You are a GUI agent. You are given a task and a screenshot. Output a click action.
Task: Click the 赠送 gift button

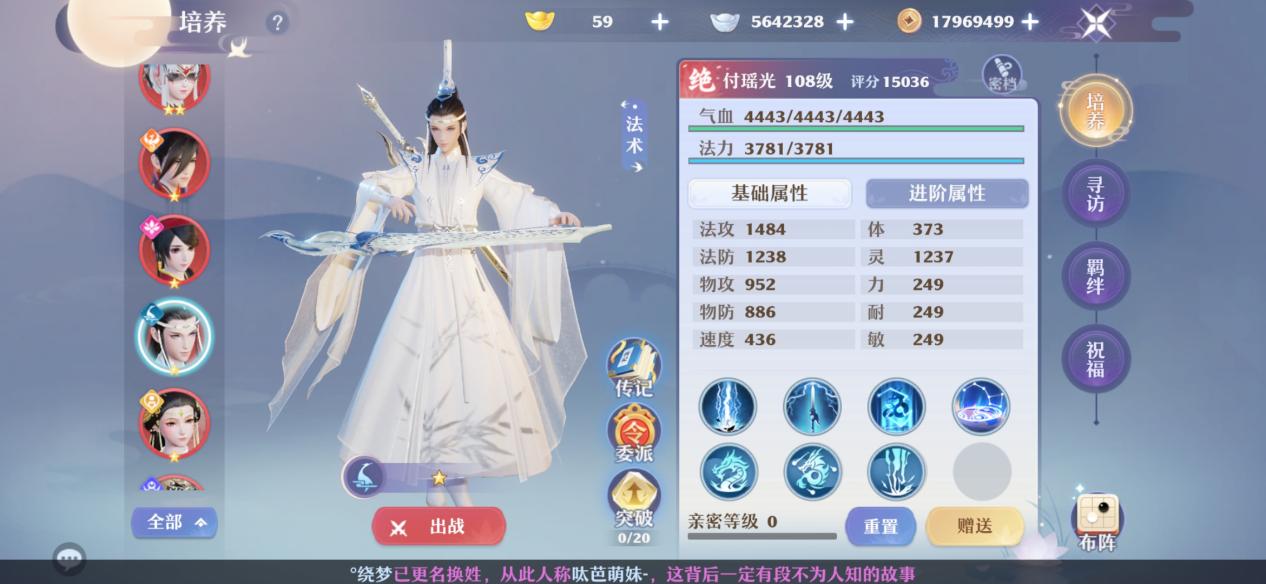click(x=974, y=526)
